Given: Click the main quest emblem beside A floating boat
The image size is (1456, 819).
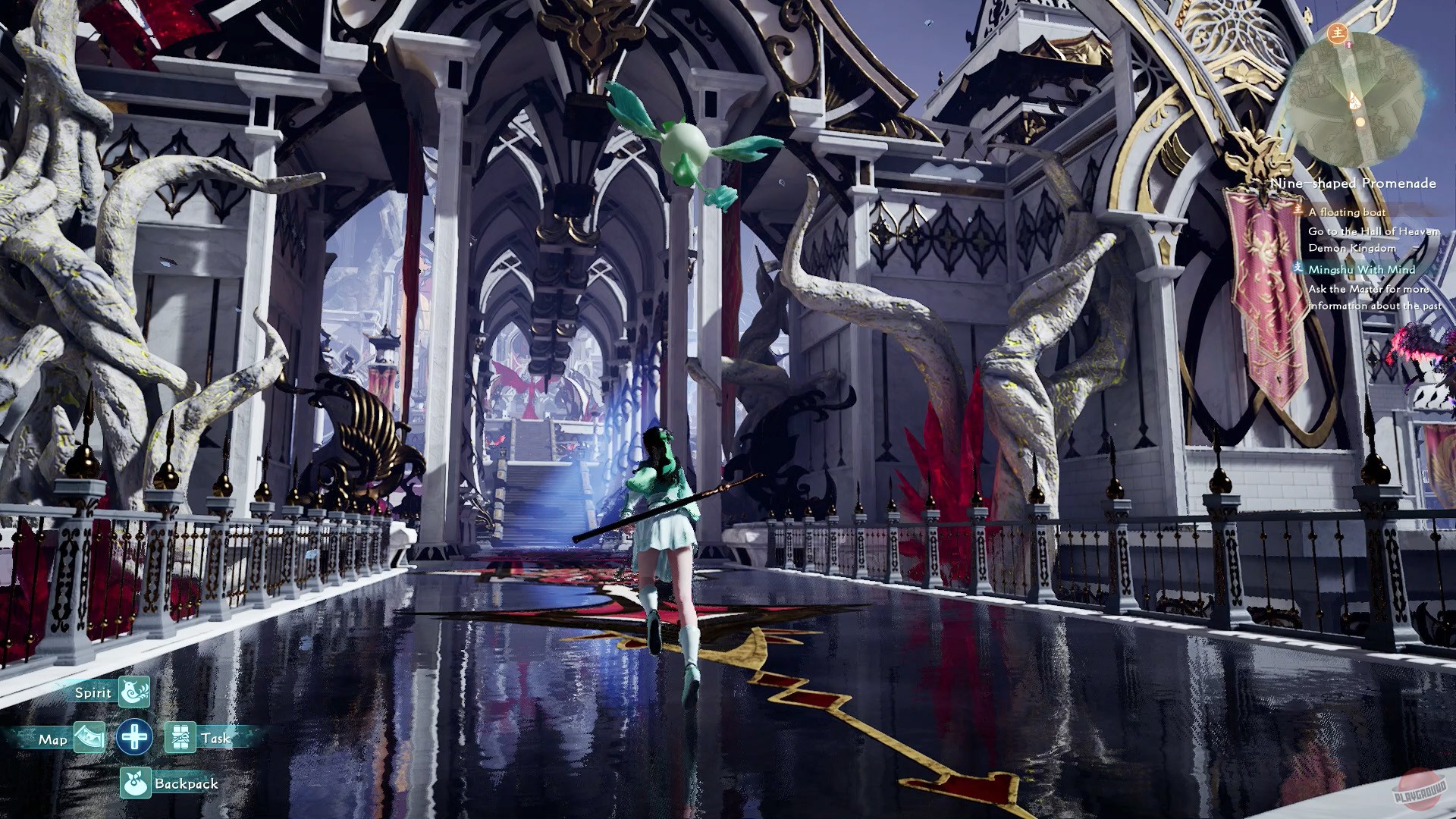Looking at the screenshot, I should pyautogui.click(x=1298, y=211).
